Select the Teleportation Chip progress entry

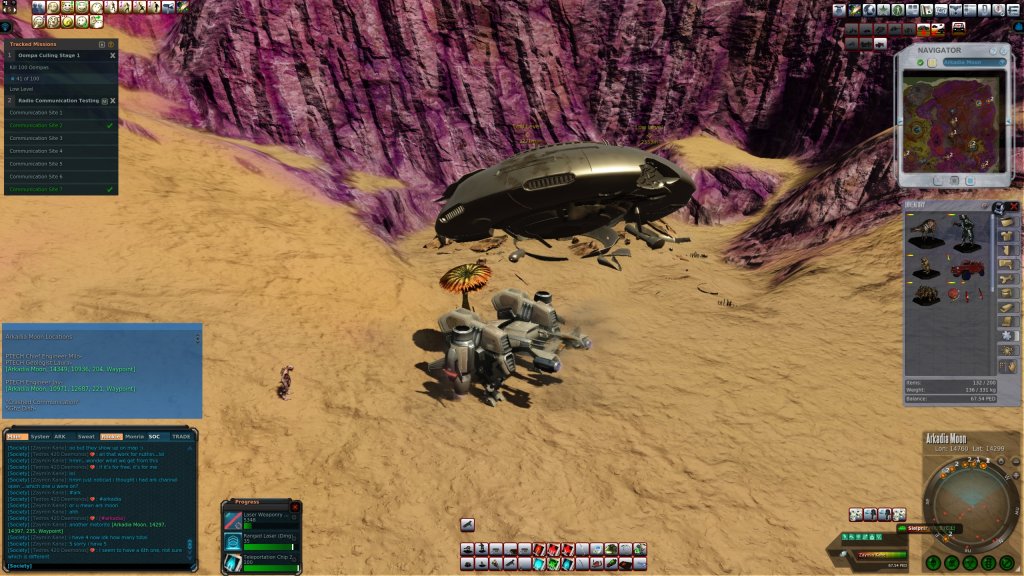(261, 562)
